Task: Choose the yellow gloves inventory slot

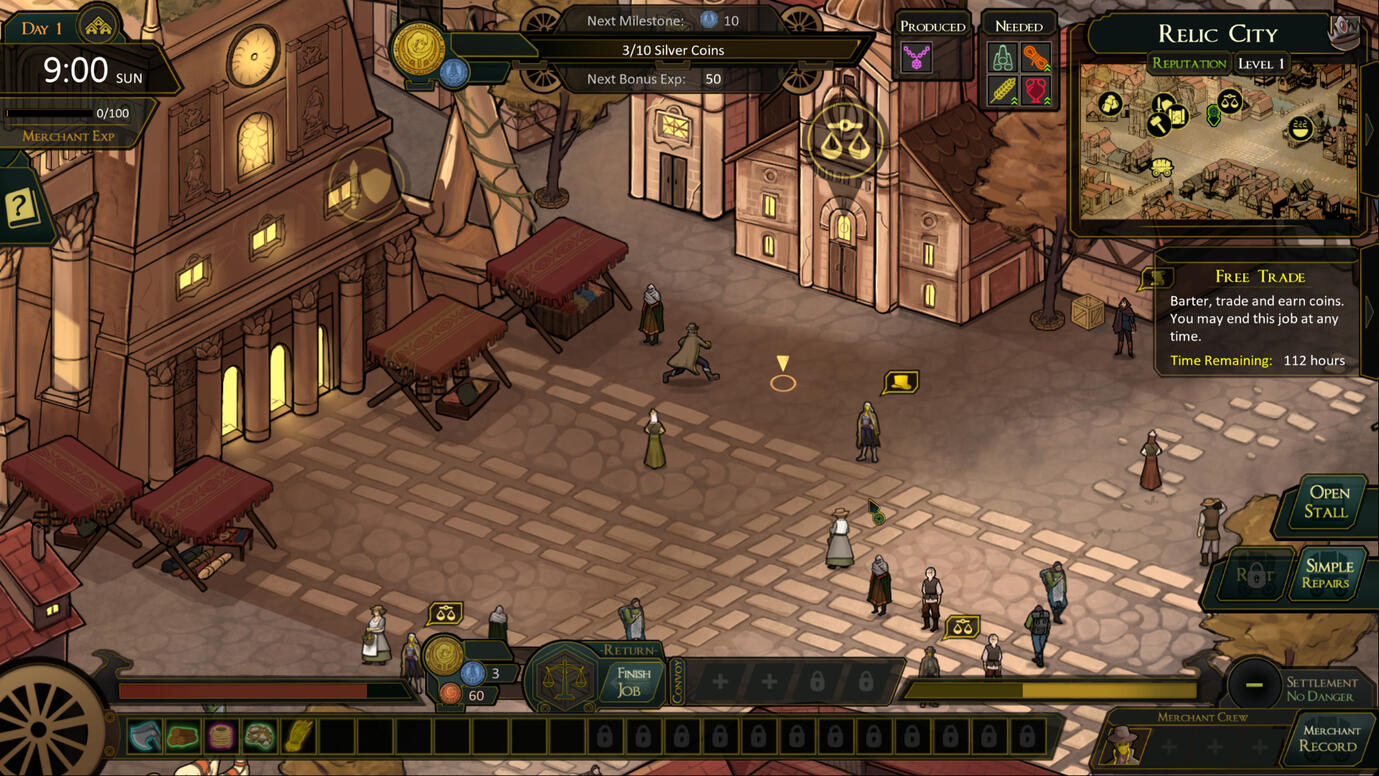Action: [x=299, y=737]
